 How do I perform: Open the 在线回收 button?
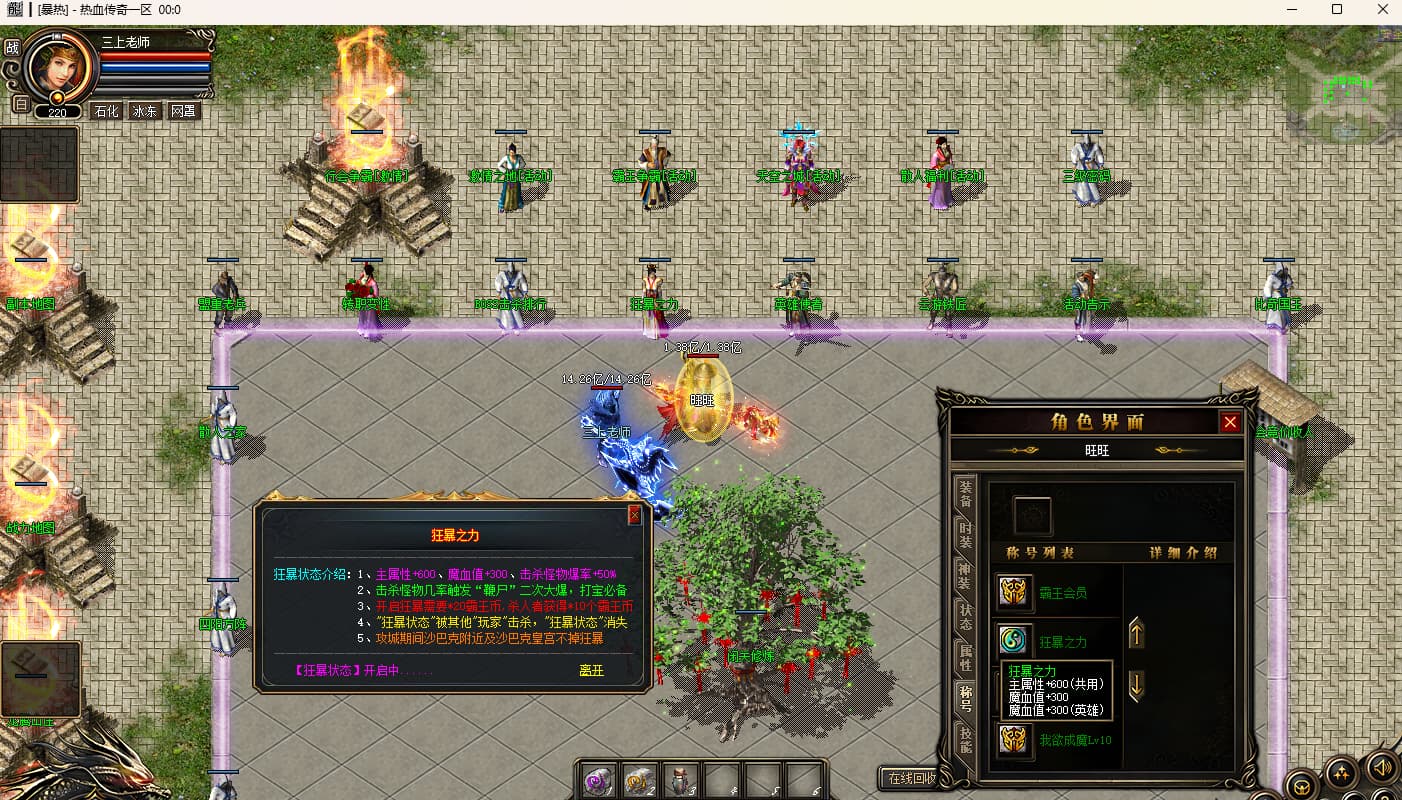pyautogui.click(x=908, y=778)
